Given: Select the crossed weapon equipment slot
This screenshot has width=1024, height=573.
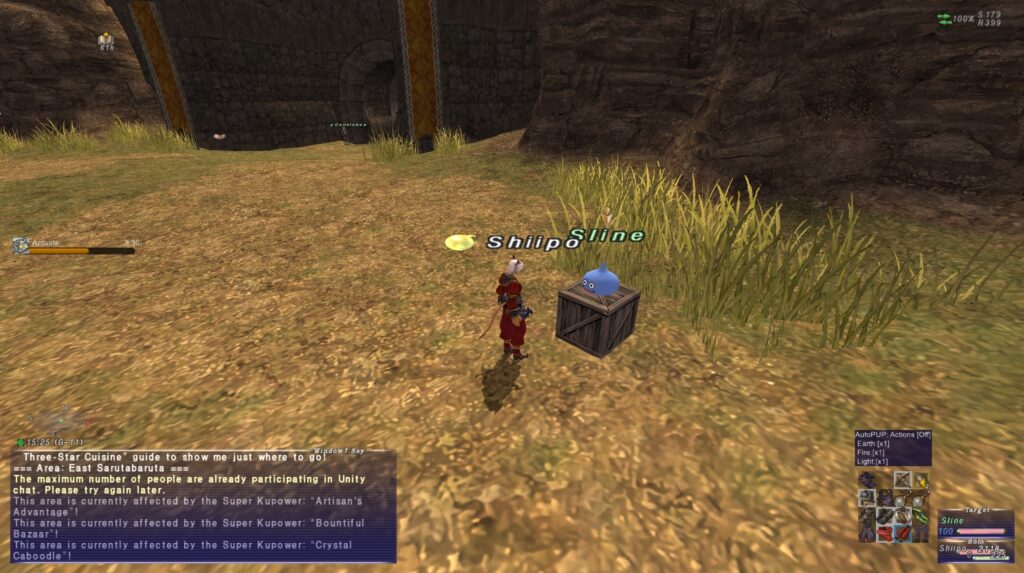Looking at the screenshot, I should coord(902,481).
